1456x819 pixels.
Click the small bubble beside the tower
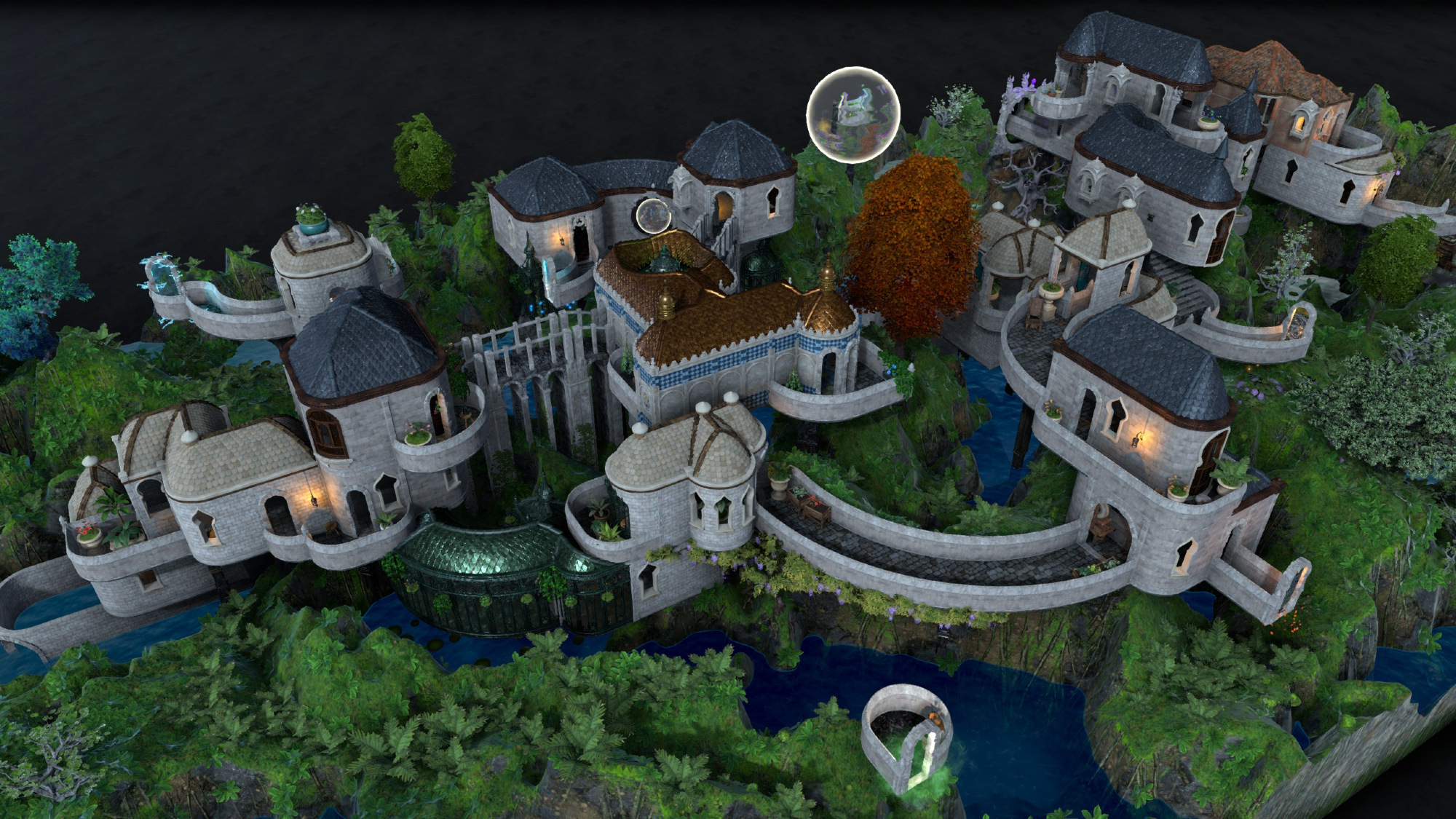(652, 215)
